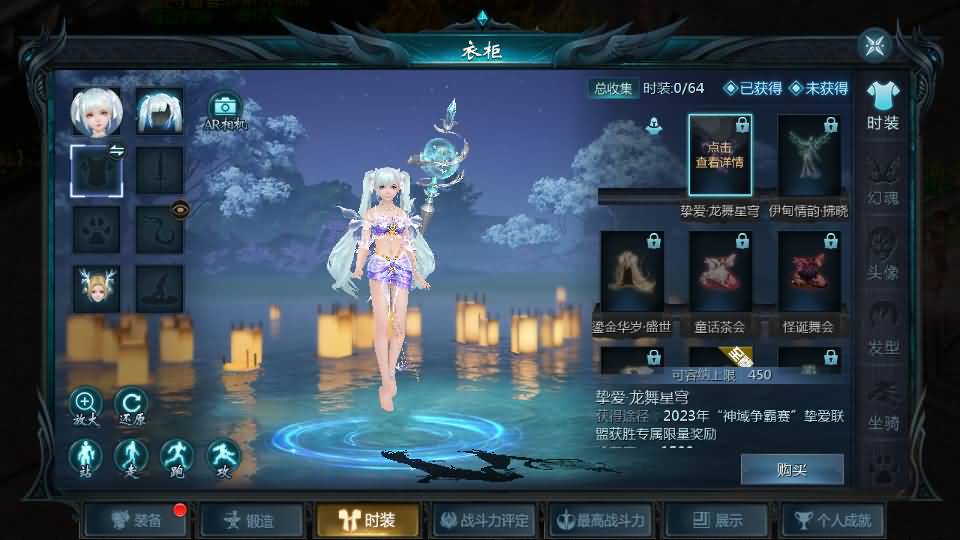The width and height of the screenshot is (960, 540).
Task: Open the 坐骑 mount category
Action: [883, 403]
